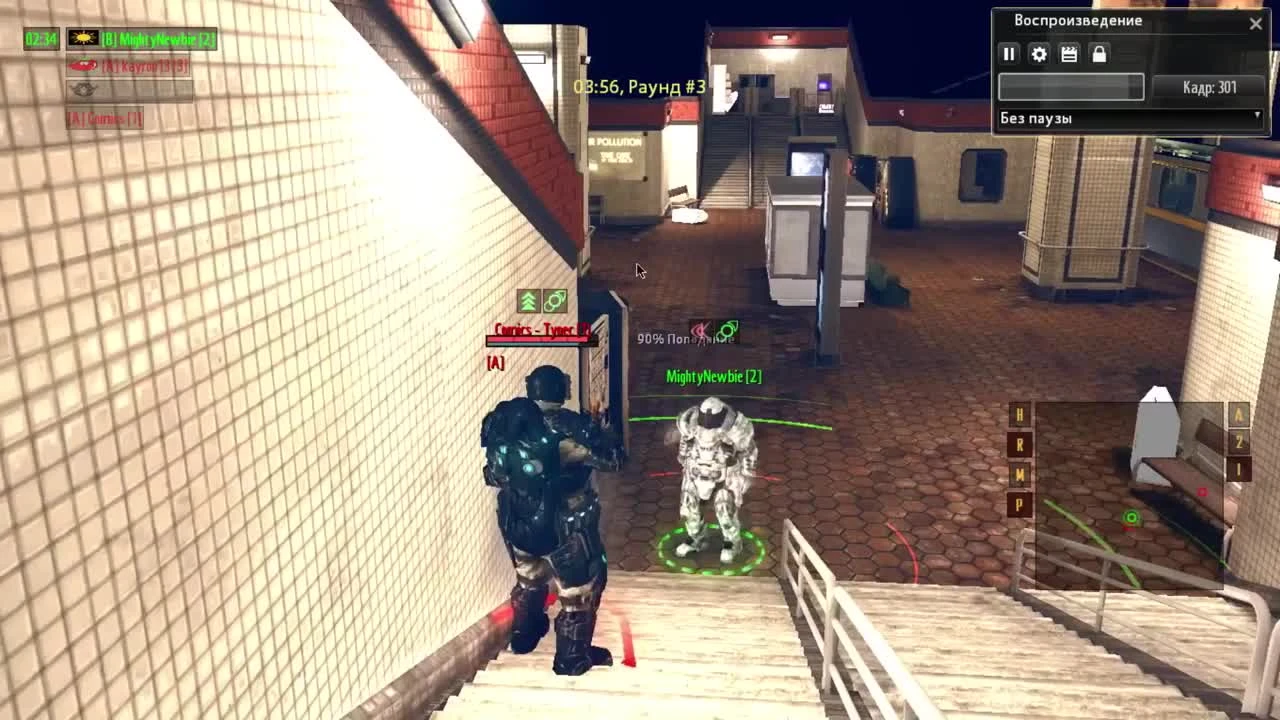Viewport: 1280px width, 720px height.
Task: Toggle the "M" minimap button
Action: [x=1020, y=474]
